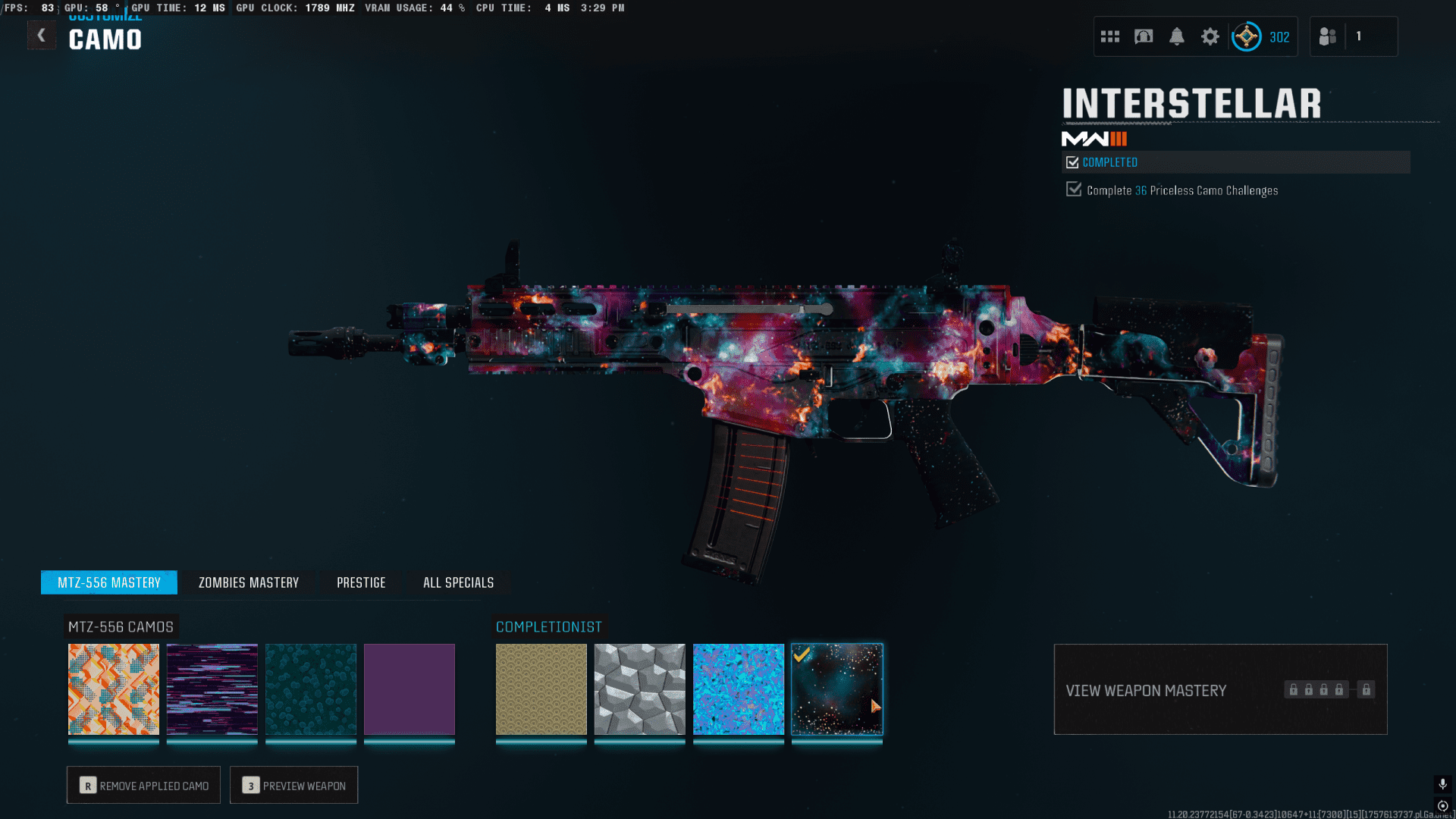1456x819 pixels.
Task: Pick the dark teal spotted camo
Action: pos(311,689)
